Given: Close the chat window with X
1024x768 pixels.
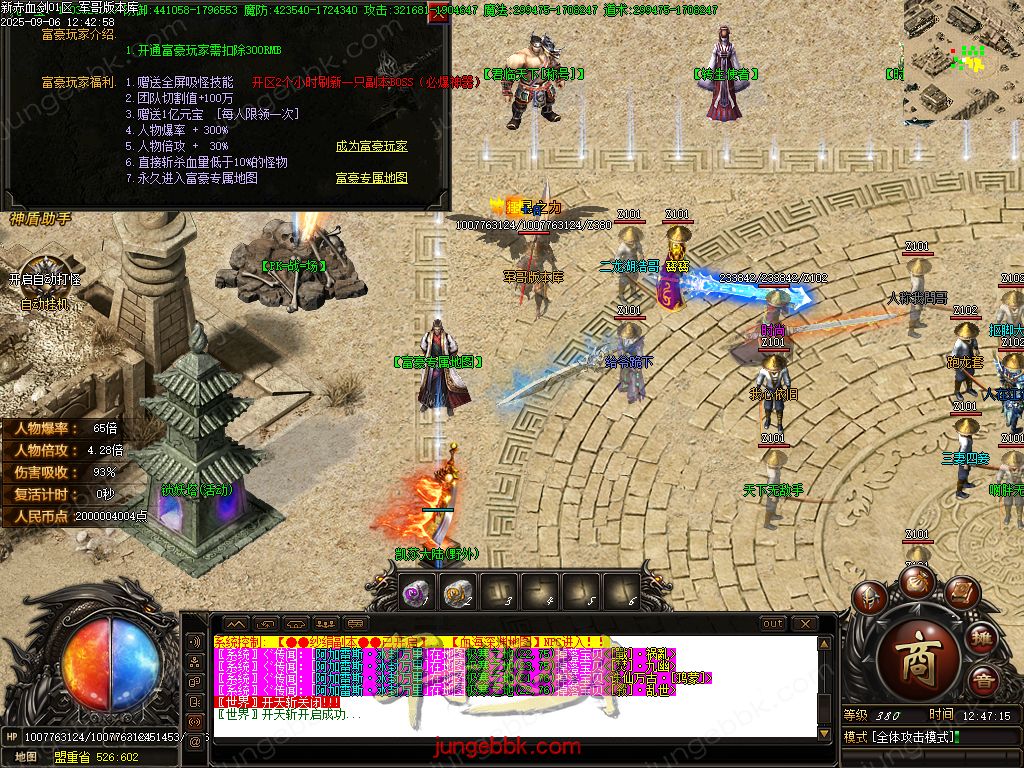Looking at the screenshot, I should 804,624.
